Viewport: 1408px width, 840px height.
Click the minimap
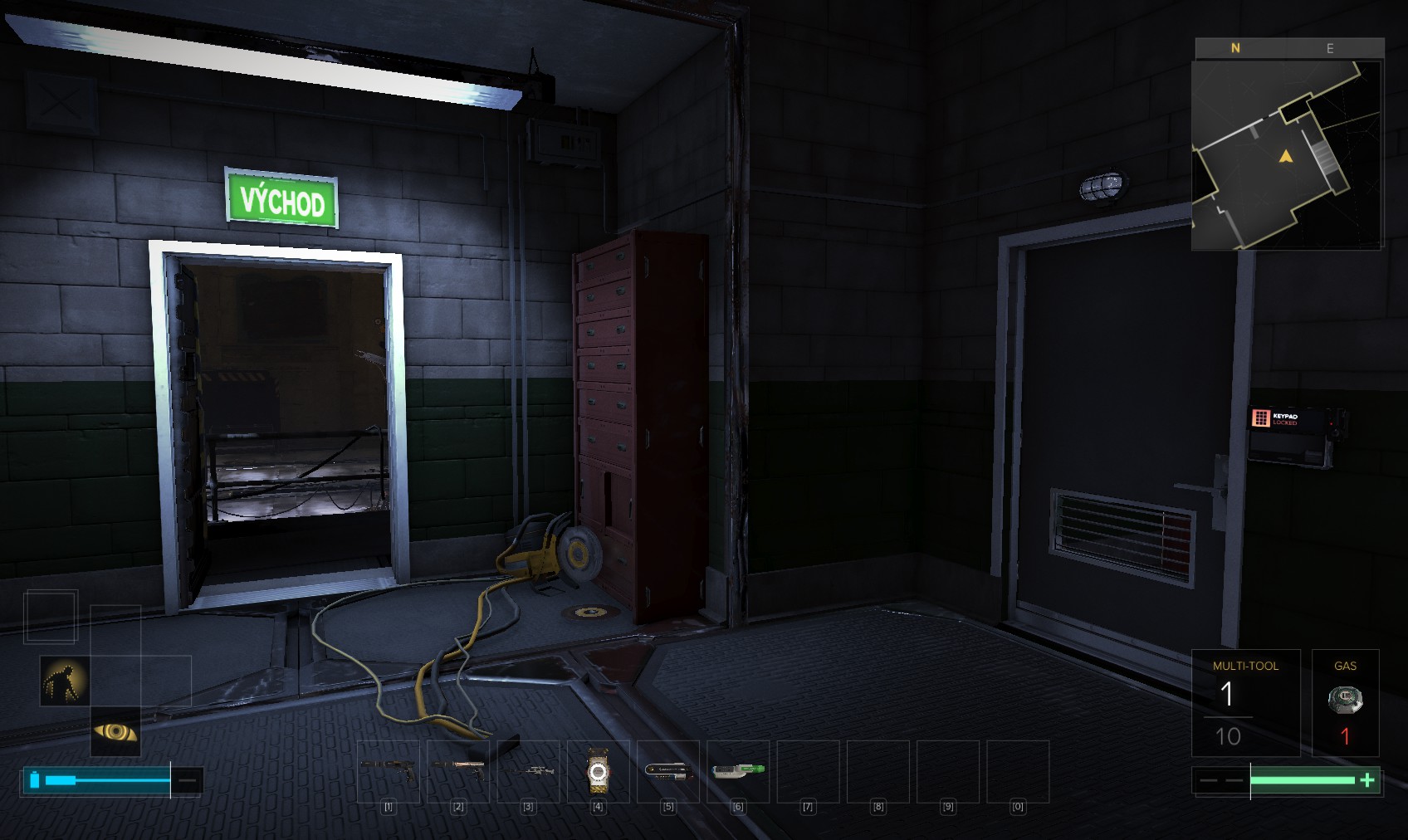tap(1287, 154)
